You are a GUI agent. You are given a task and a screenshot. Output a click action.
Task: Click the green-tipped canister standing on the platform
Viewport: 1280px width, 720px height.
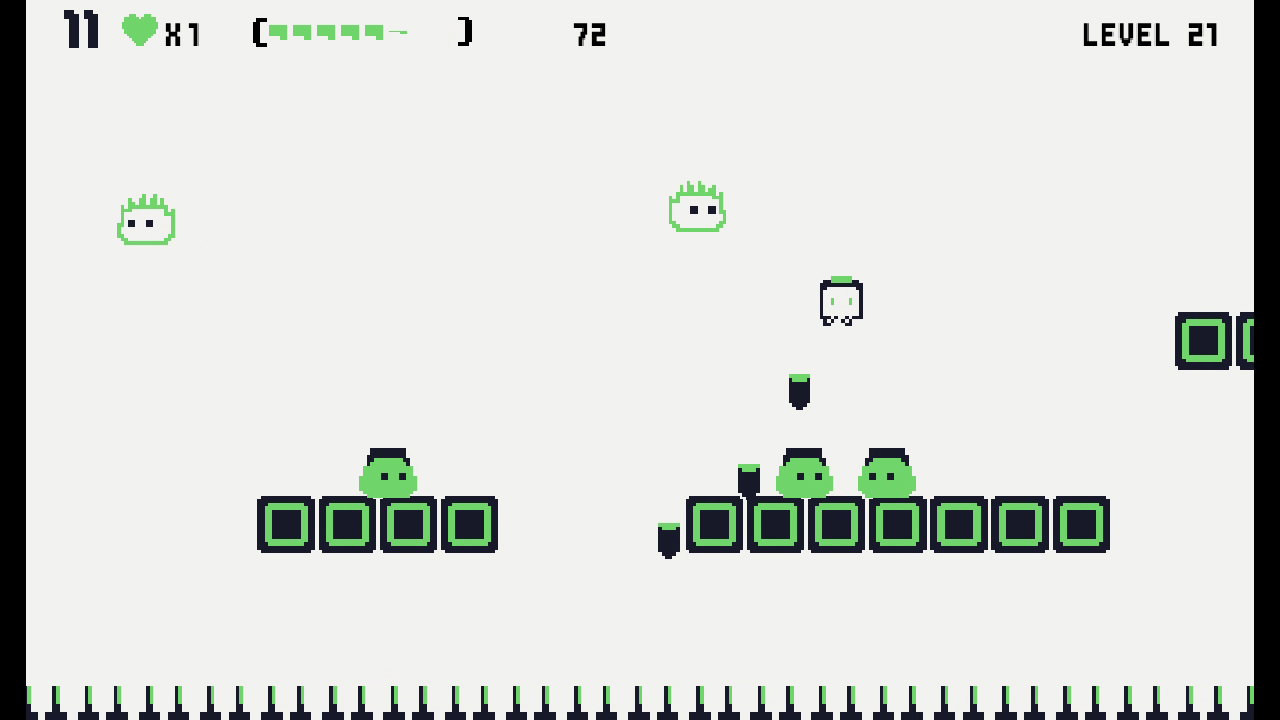(748, 480)
